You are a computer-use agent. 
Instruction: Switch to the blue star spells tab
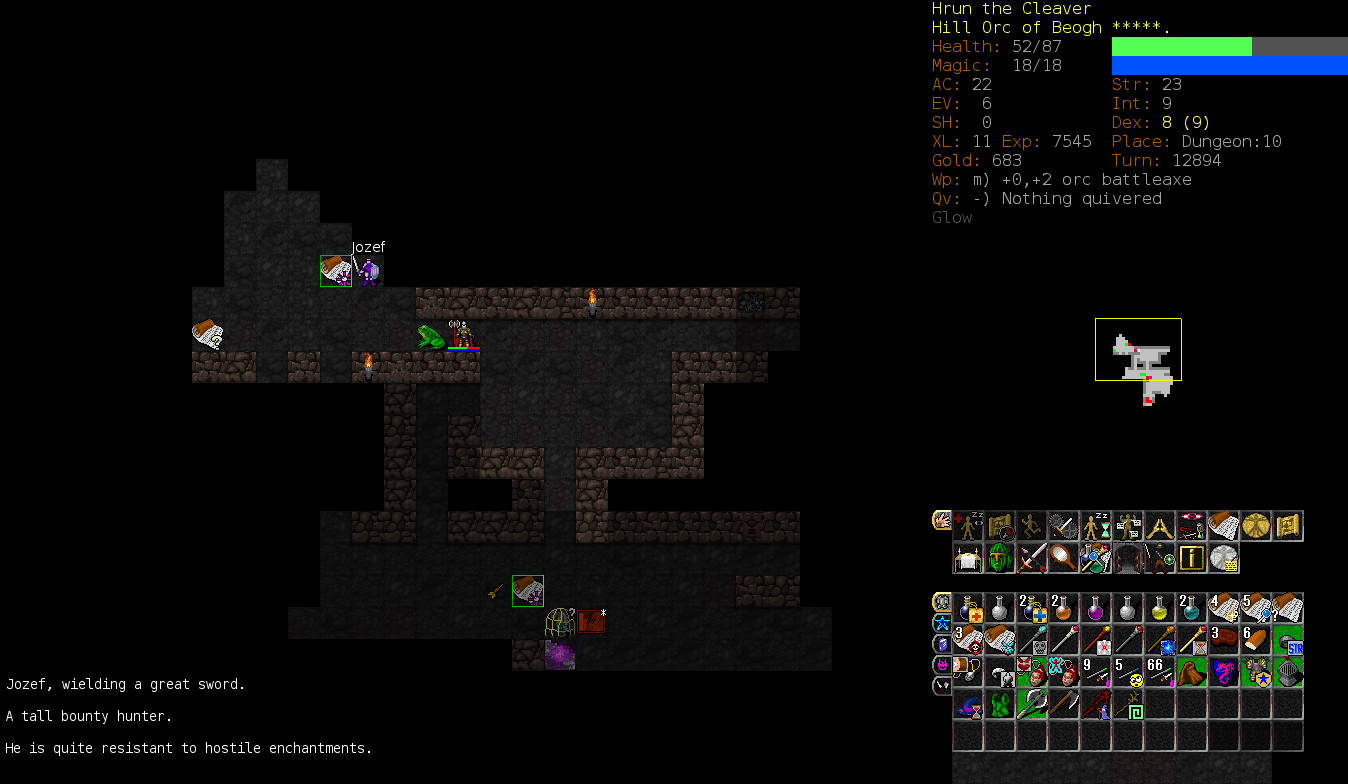942,623
